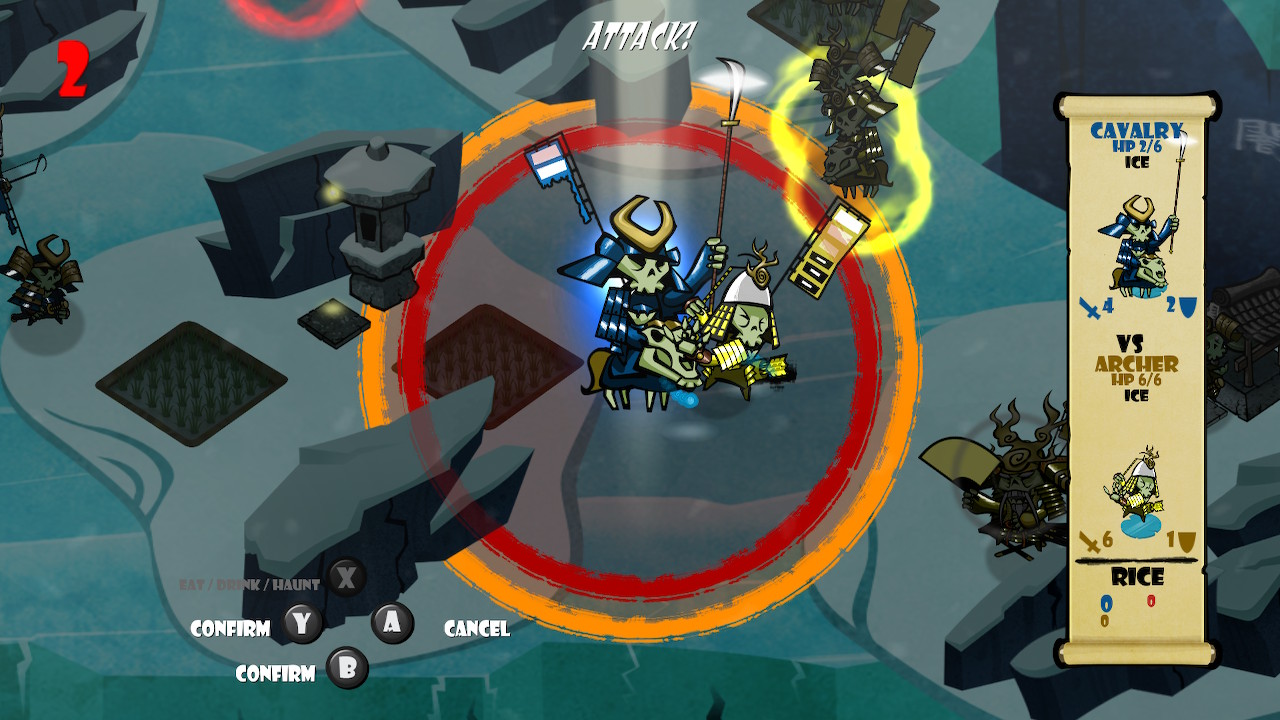
Task: Click the blue rice counter icon
Action: coord(1106,604)
